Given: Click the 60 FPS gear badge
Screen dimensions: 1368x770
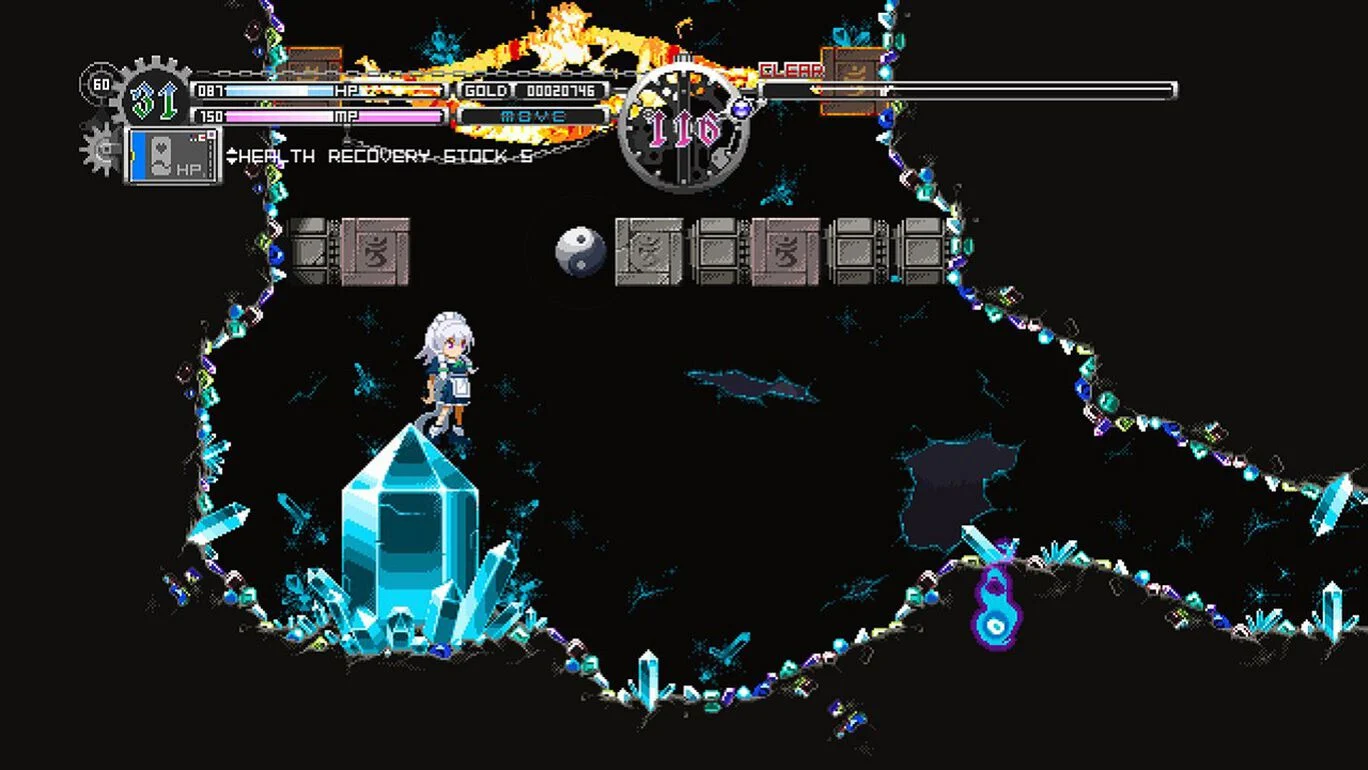Looking at the screenshot, I should pyautogui.click(x=101, y=83).
